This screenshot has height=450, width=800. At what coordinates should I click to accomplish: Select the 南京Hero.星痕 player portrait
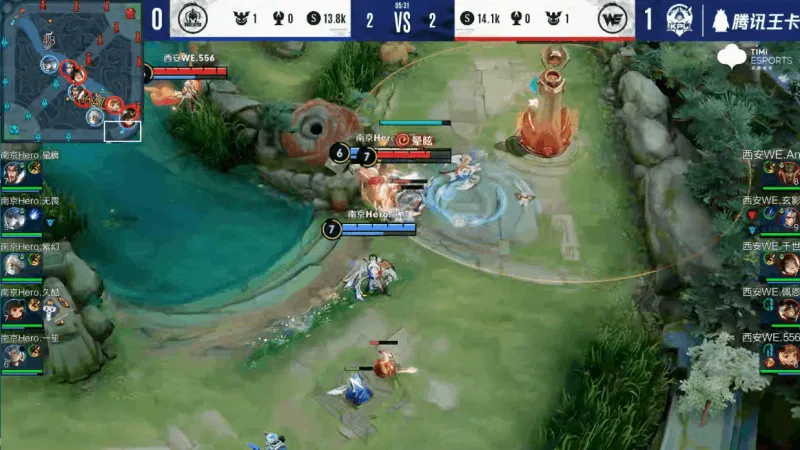14,173
